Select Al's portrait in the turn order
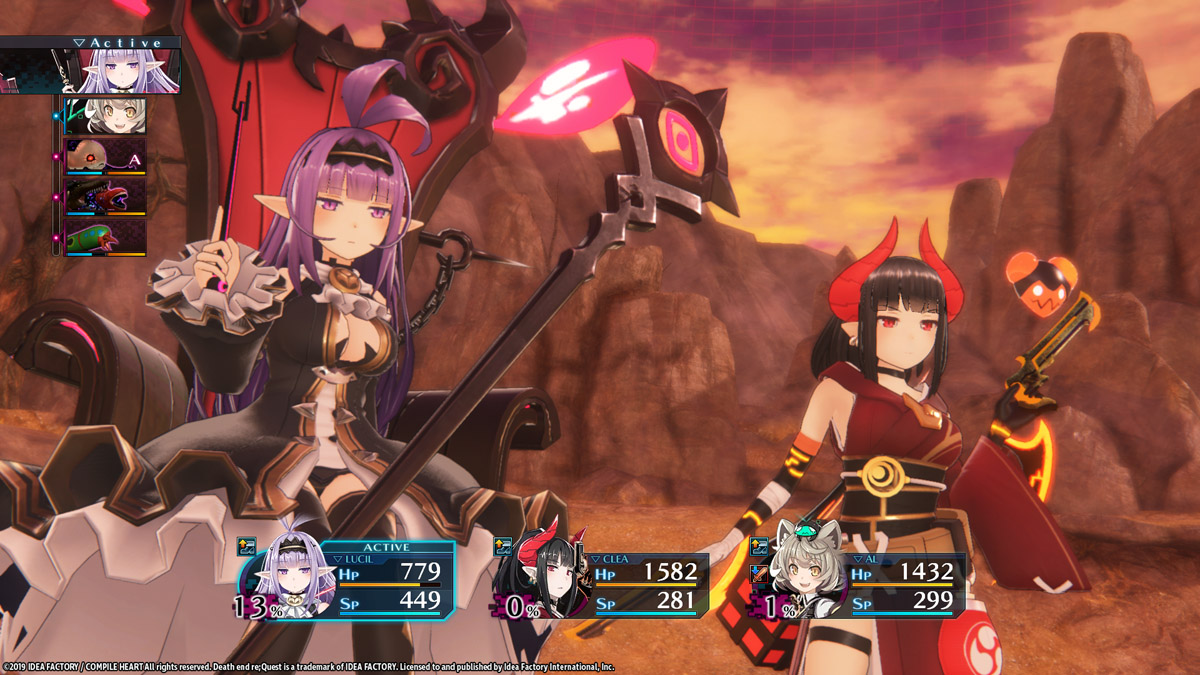Viewport: 1200px width, 675px height. click(105, 116)
